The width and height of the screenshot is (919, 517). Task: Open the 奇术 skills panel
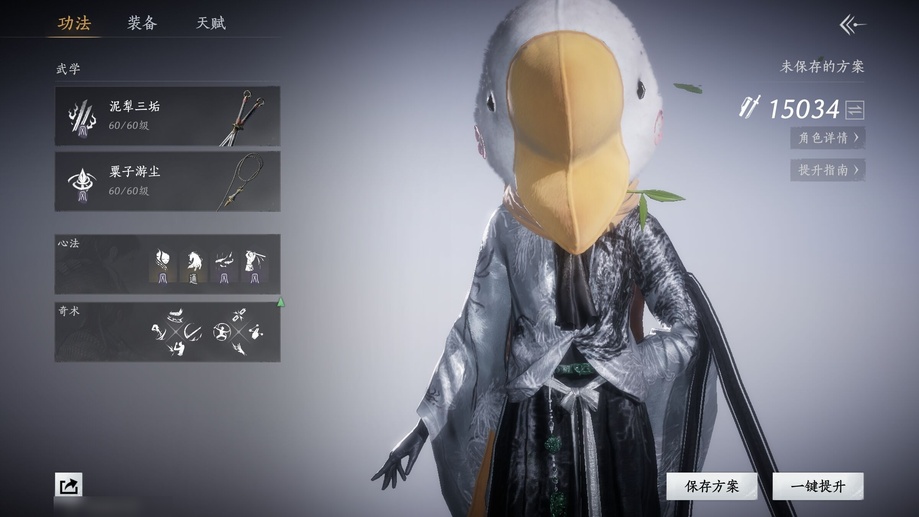(167, 331)
